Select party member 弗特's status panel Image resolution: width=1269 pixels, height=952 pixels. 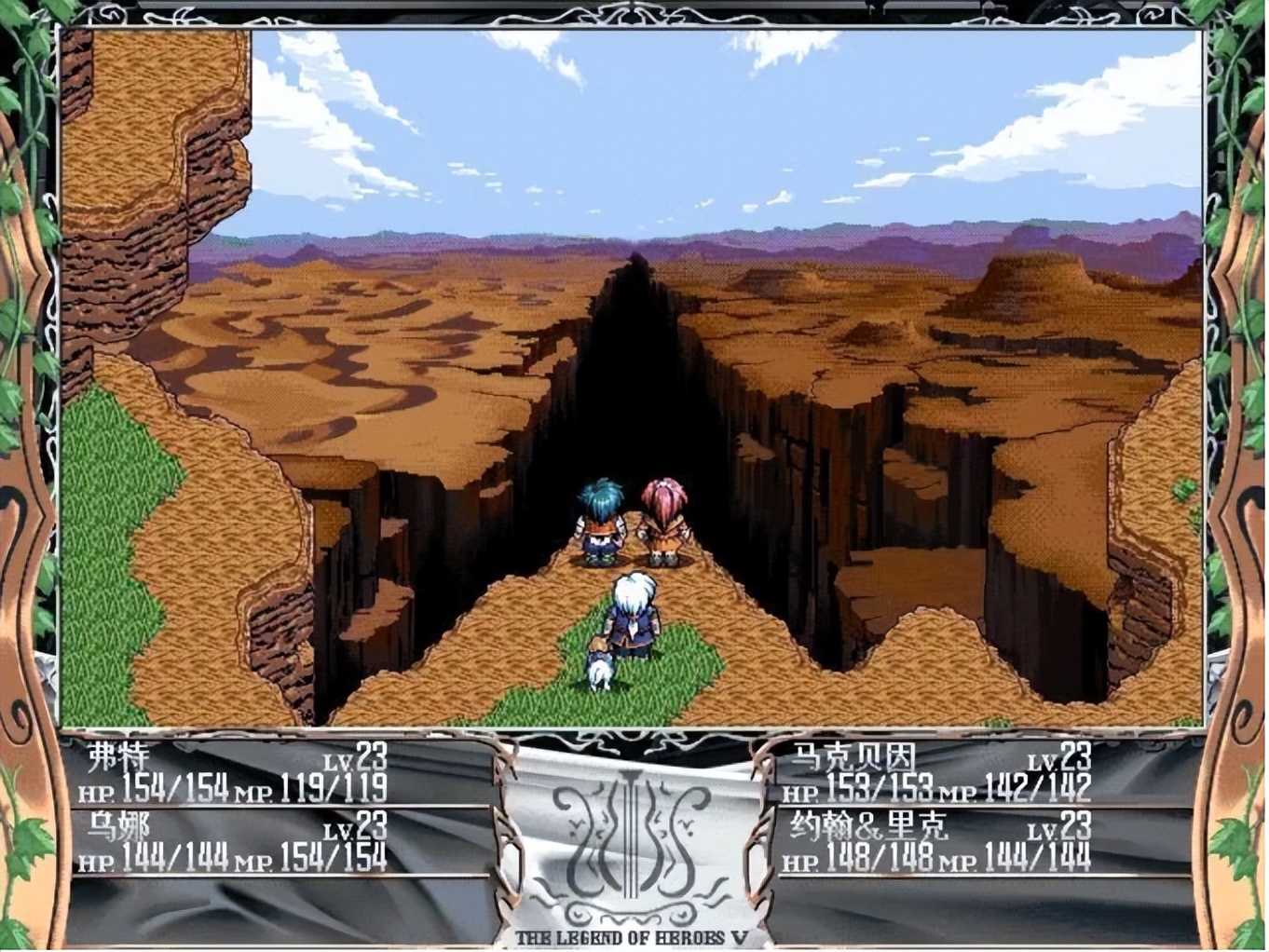(233, 773)
